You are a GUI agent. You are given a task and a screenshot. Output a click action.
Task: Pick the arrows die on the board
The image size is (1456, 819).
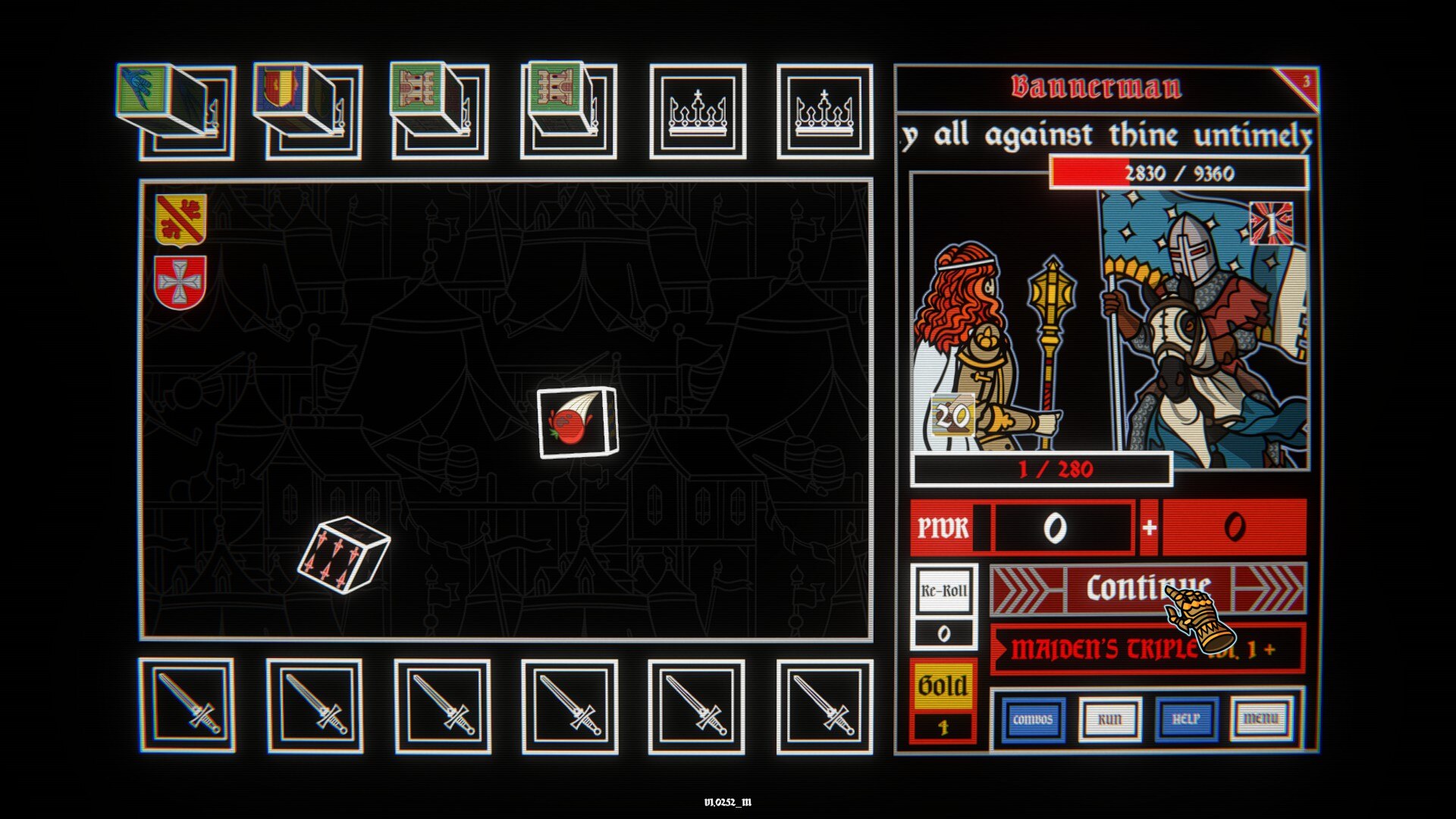click(343, 555)
